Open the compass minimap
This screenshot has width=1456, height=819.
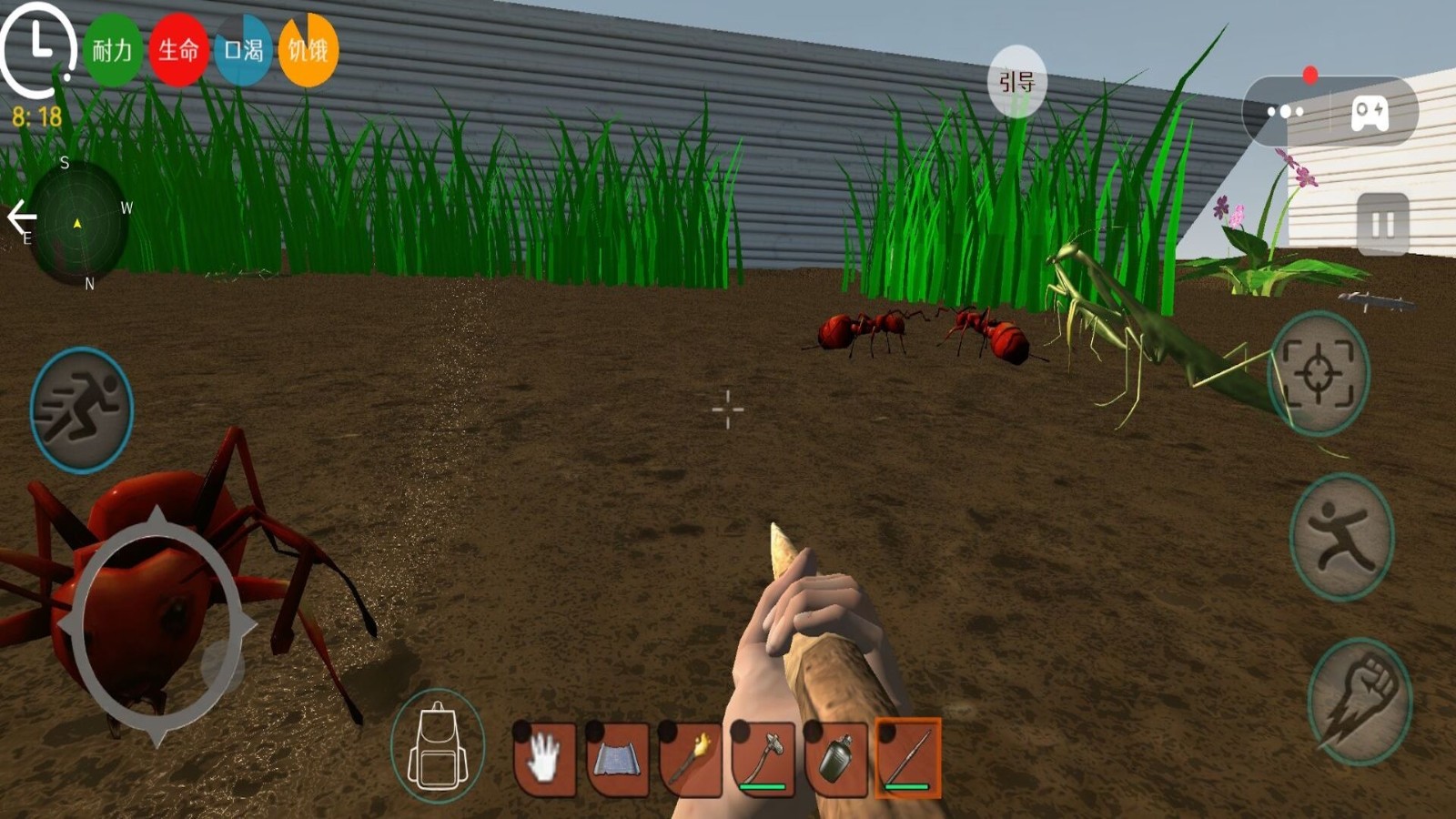pyautogui.click(x=77, y=223)
